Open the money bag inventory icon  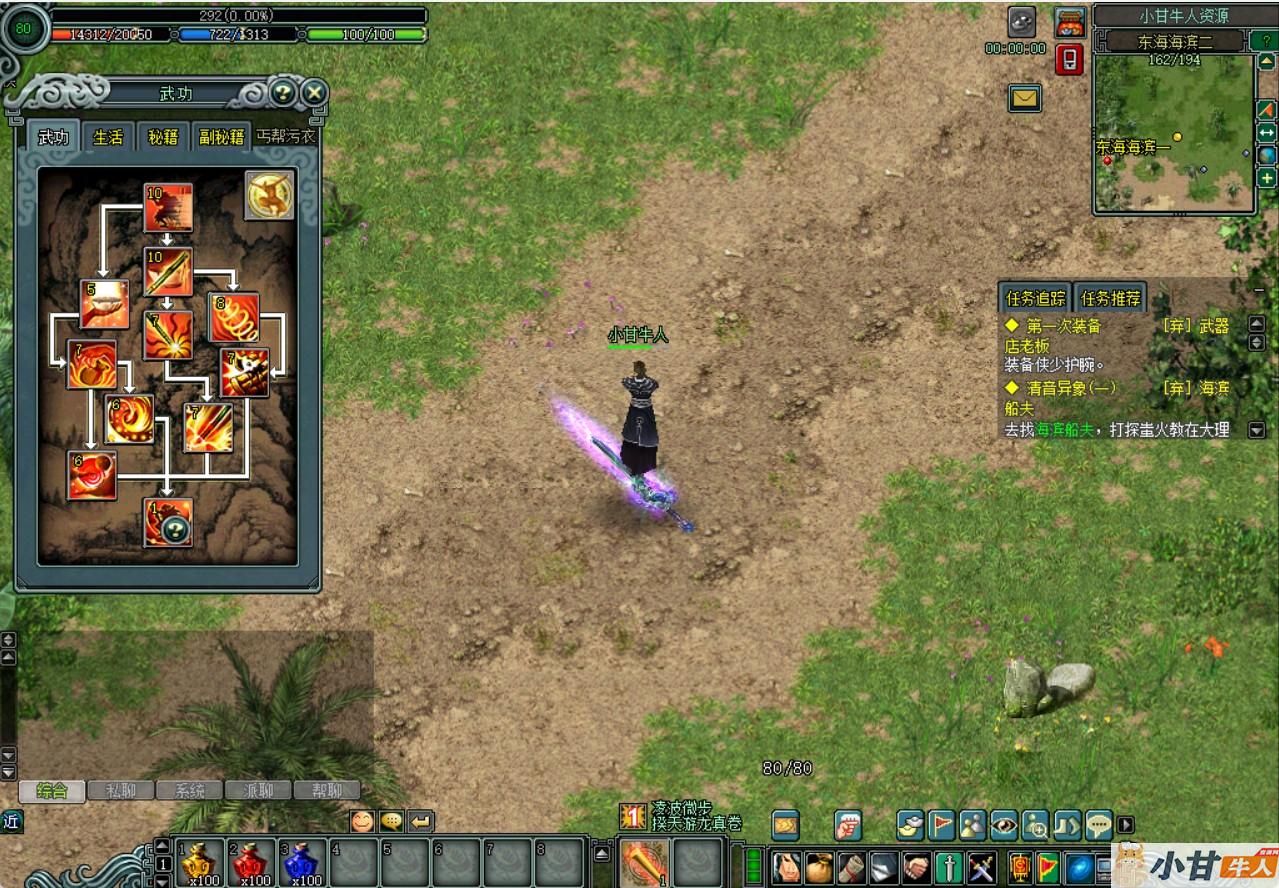click(819, 866)
